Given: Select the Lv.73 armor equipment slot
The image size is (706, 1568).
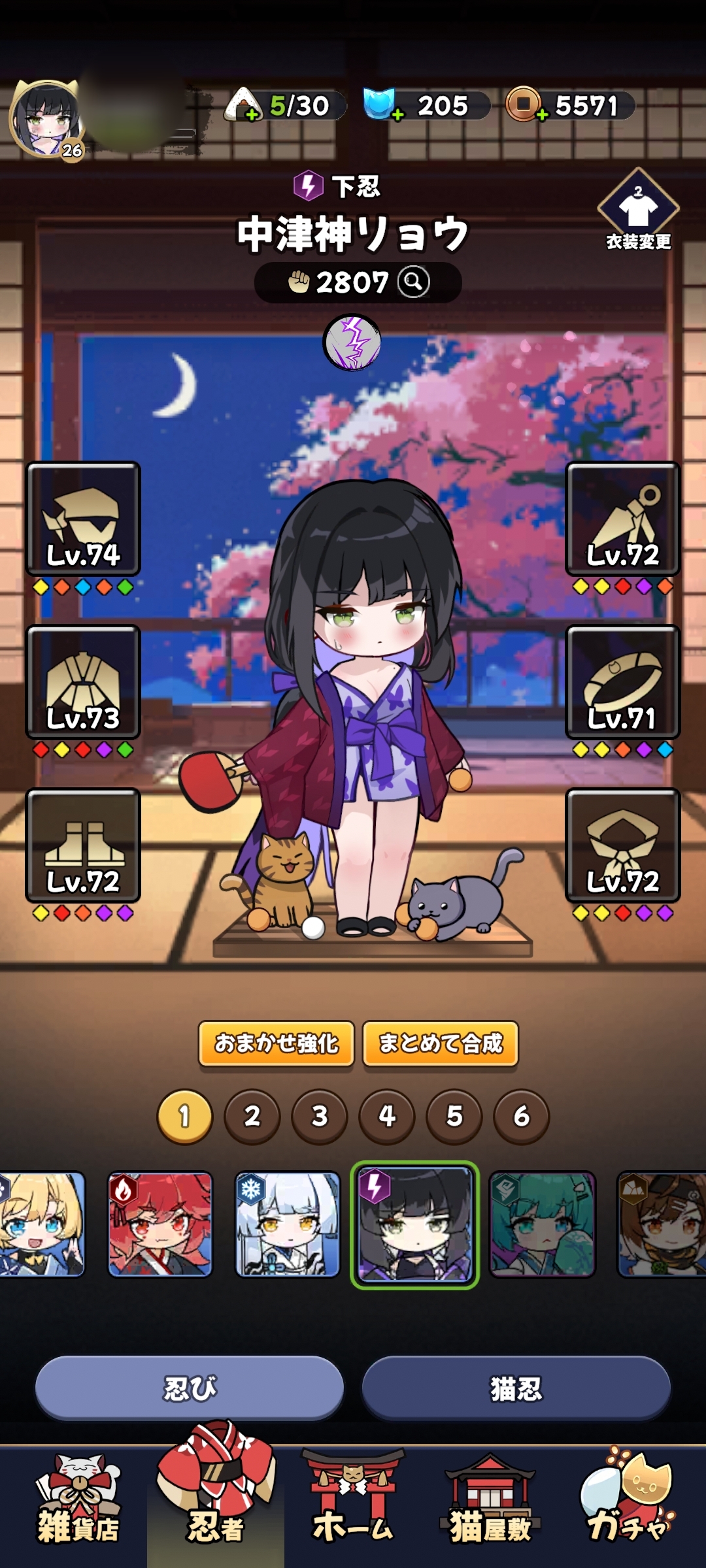Looking at the screenshot, I should point(83,682).
